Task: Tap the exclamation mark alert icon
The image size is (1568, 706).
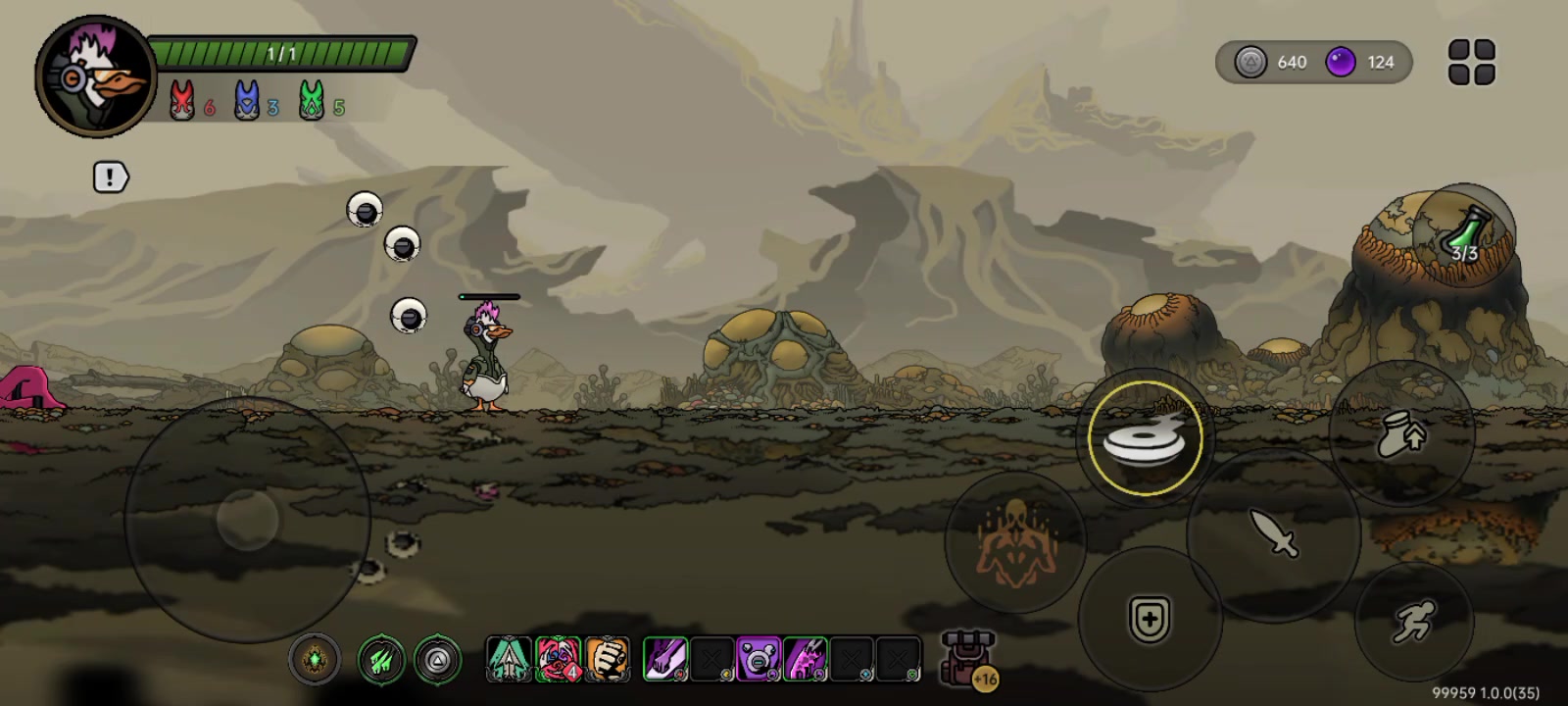Action: click(110, 177)
